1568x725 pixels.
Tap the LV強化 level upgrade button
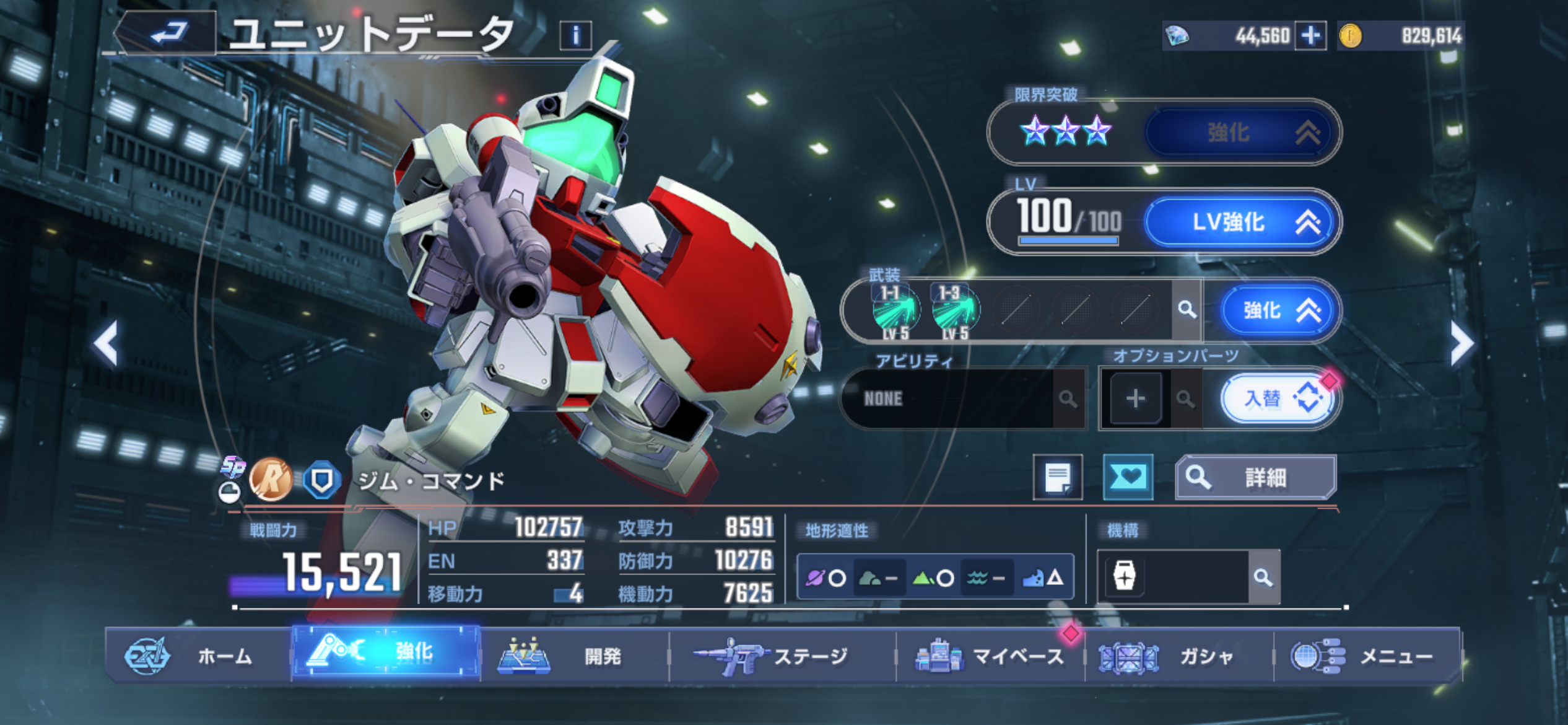[x=1241, y=221]
